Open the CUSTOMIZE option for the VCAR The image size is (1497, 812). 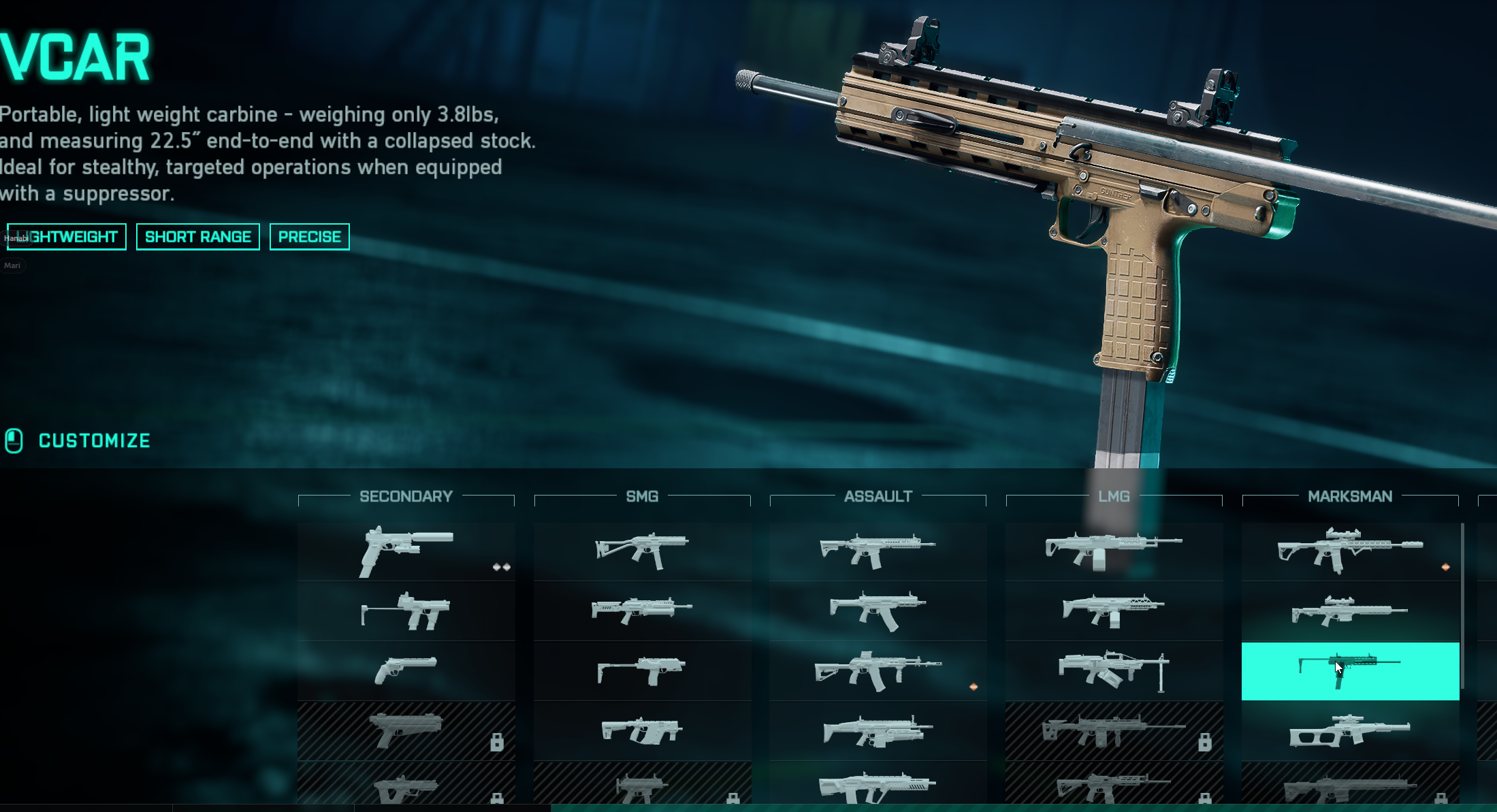click(93, 441)
